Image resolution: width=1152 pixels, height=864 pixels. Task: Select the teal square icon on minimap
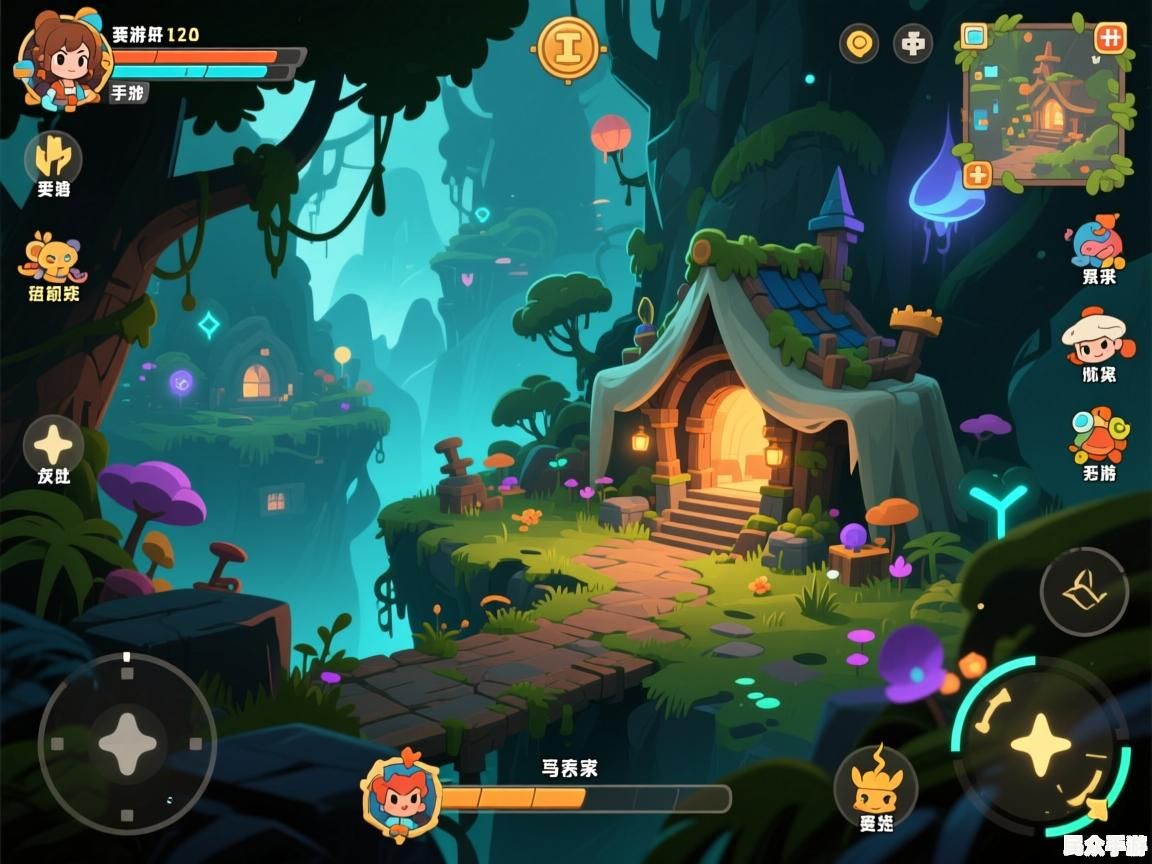(974, 37)
